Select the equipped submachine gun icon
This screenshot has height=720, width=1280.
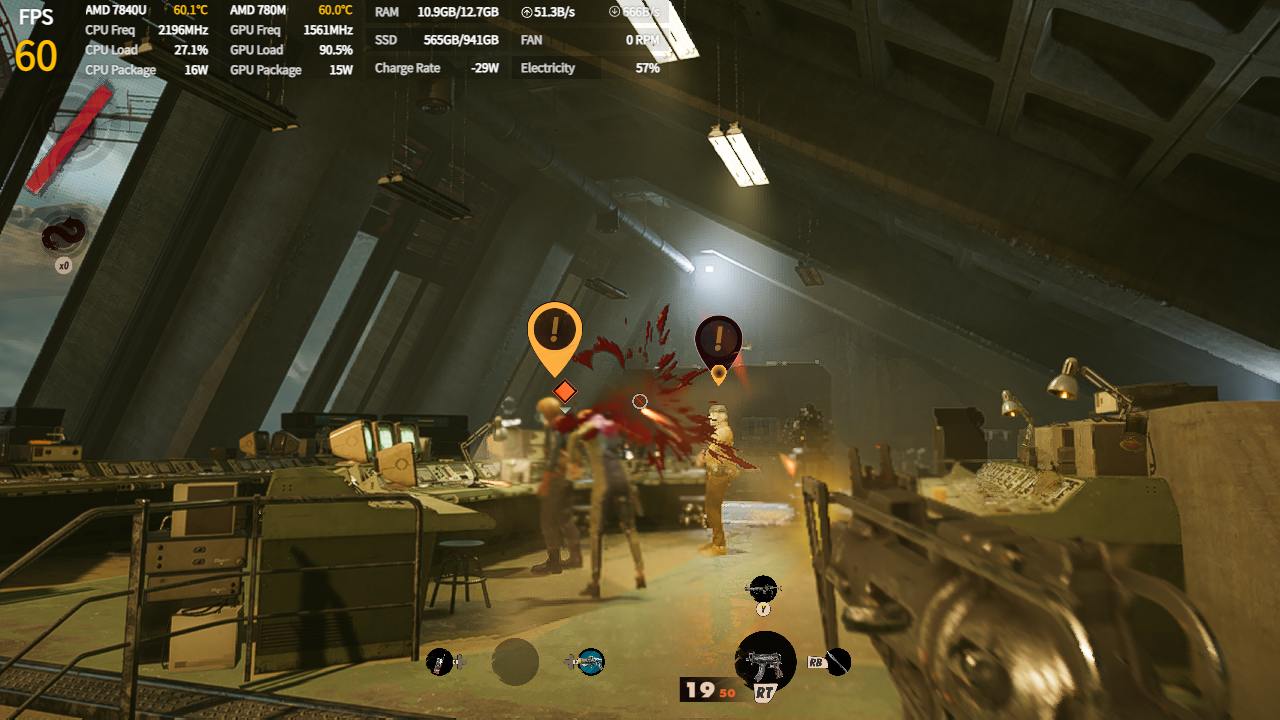pyautogui.click(x=765, y=660)
